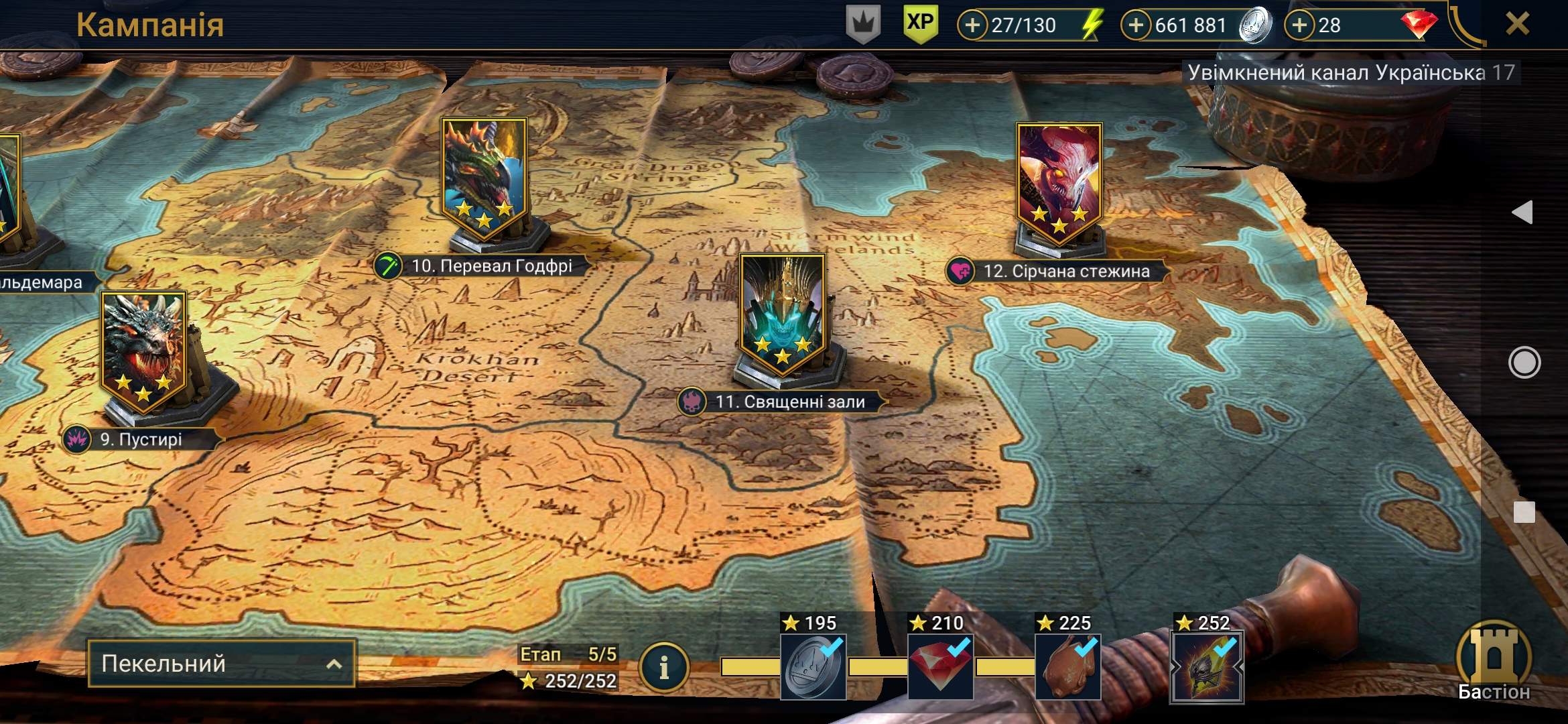This screenshot has height=724, width=1568.
Task: View the 225-star roast chicken reward
Action: [x=1067, y=666]
